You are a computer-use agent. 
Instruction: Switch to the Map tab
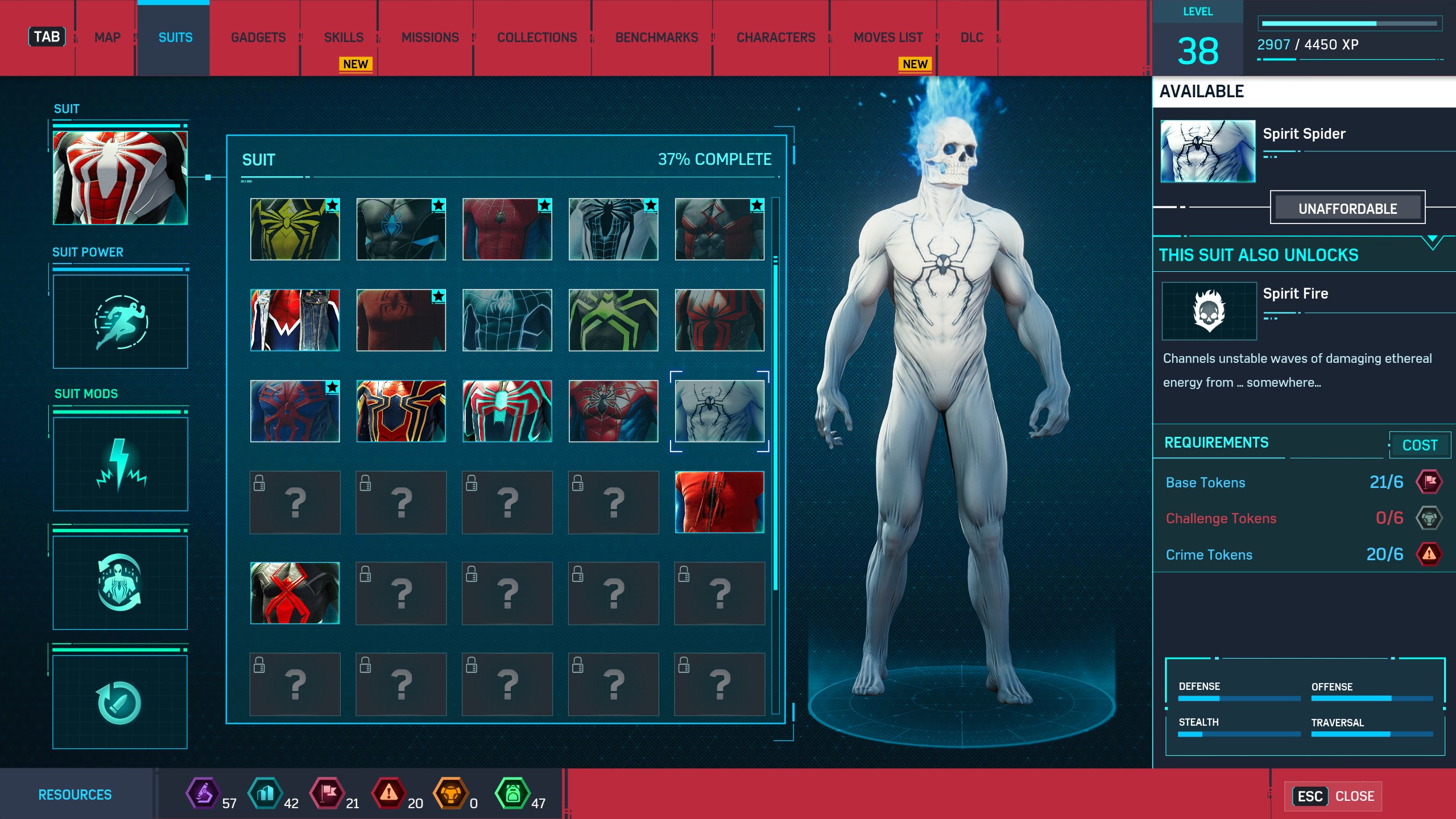point(107,38)
